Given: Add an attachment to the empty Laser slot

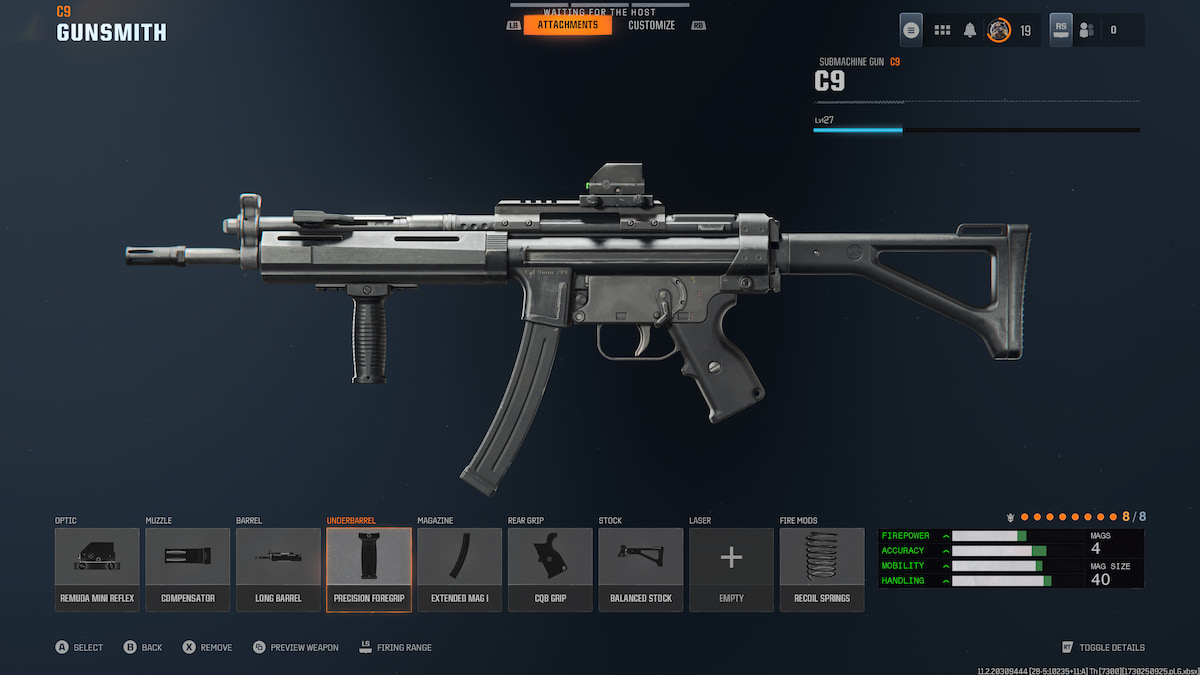Looking at the screenshot, I should 731,569.
